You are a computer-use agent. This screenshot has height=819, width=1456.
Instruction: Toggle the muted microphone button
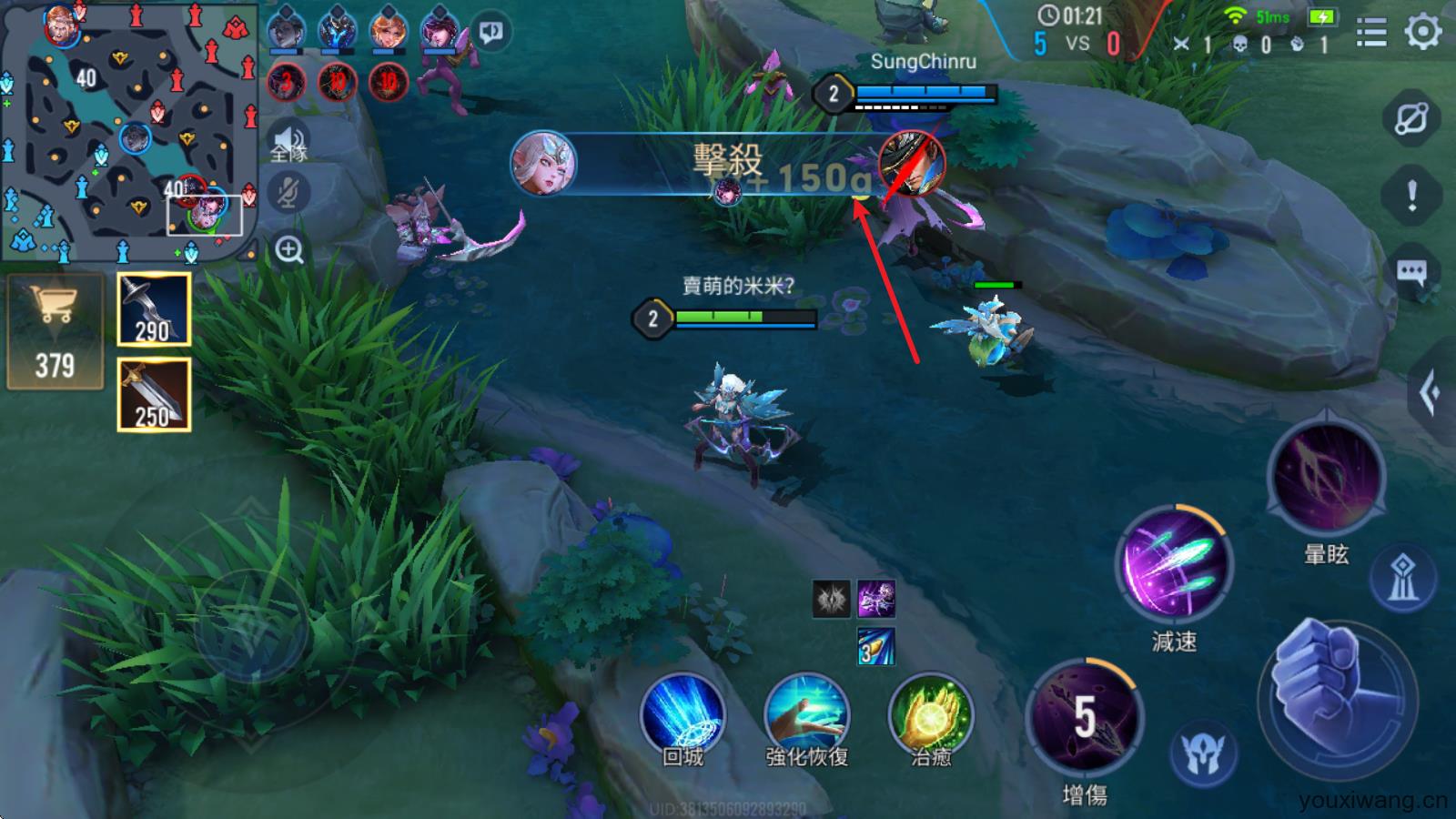click(289, 192)
